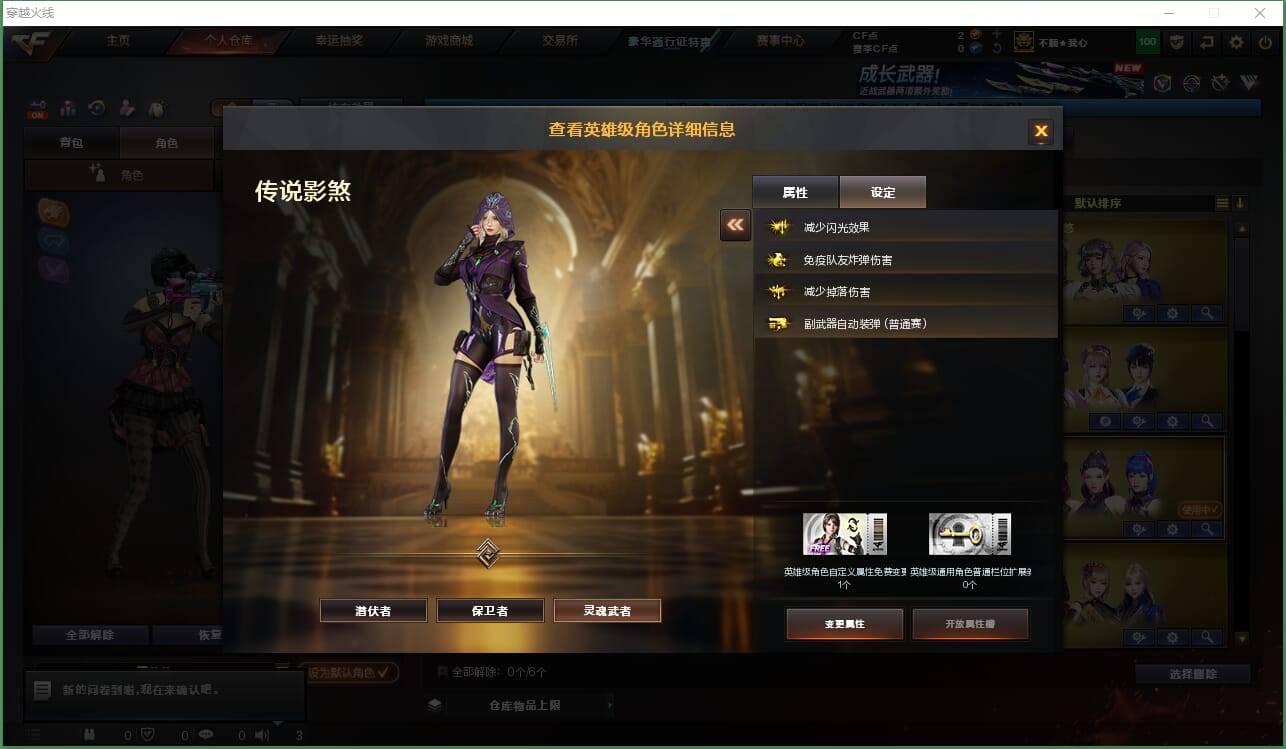This screenshot has height=749, width=1286.
Task: Click the free attribute change item thumbnail
Action: (845, 532)
